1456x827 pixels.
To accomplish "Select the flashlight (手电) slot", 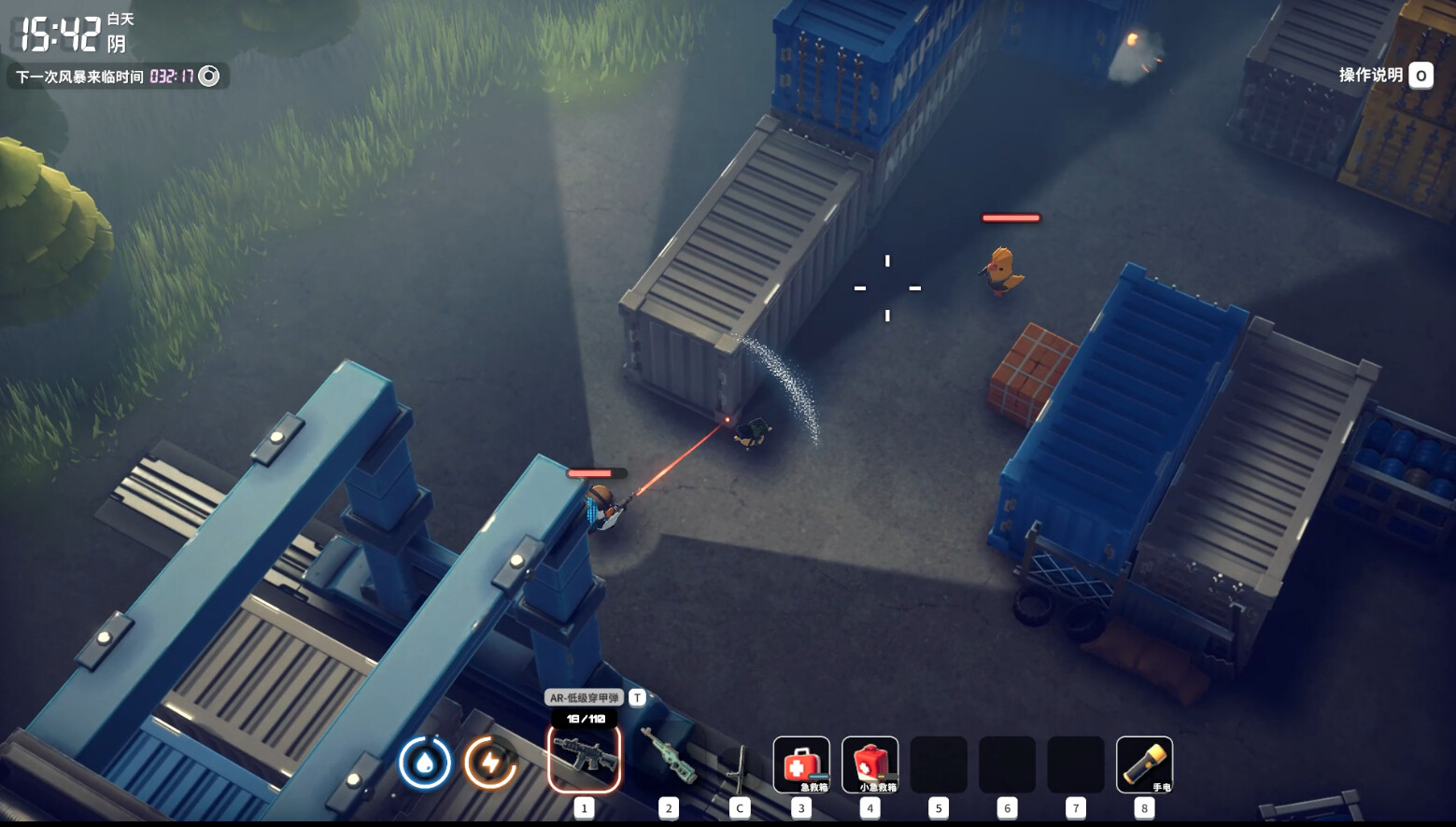I will pyautogui.click(x=1144, y=764).
